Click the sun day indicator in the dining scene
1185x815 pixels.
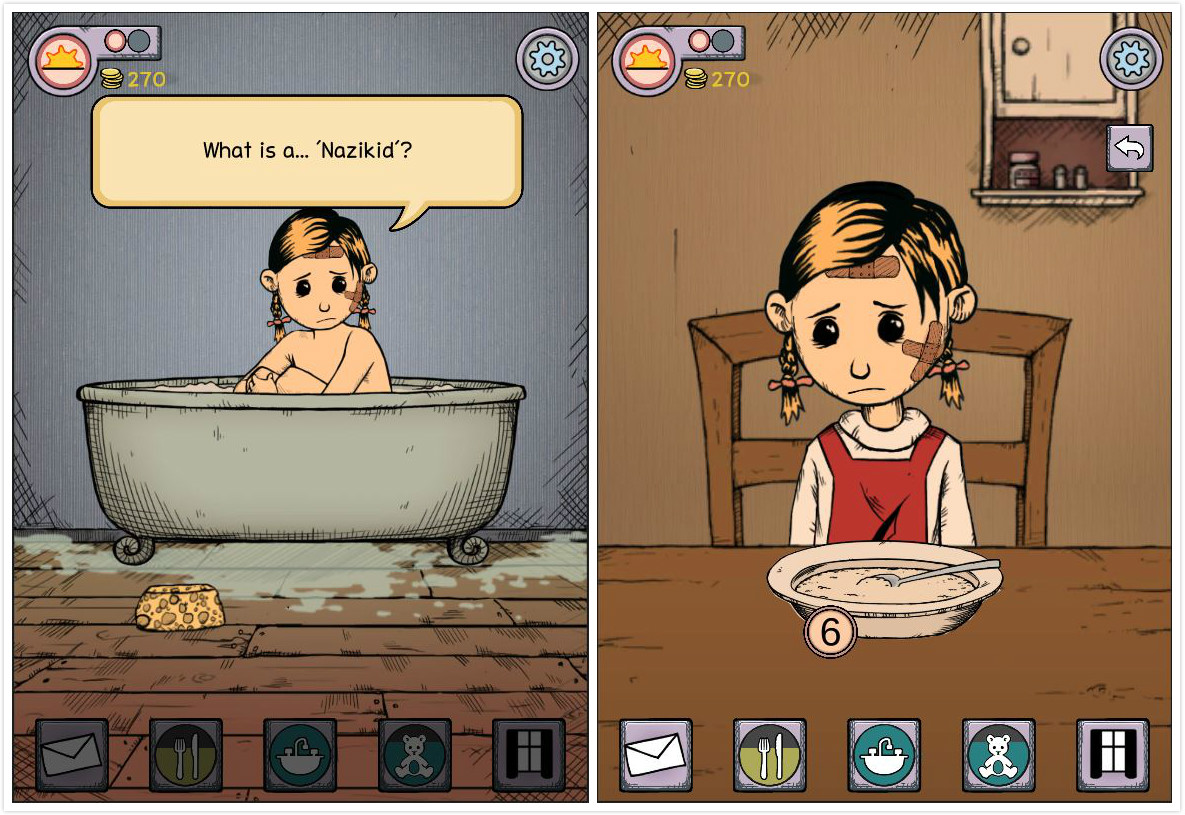pyautogui.click(x=647, y=60)
